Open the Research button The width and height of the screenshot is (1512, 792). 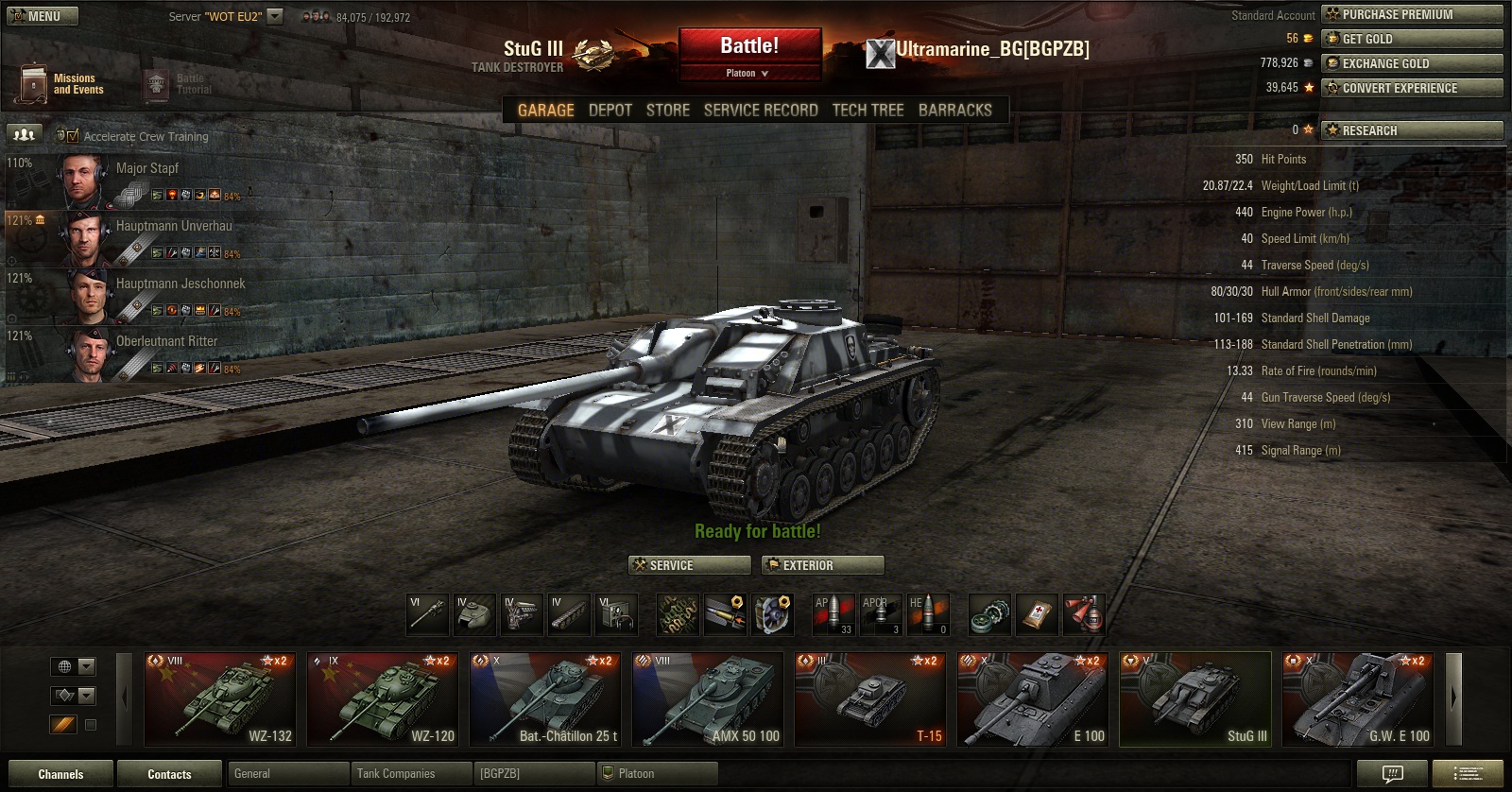[x=1411, y=130]
